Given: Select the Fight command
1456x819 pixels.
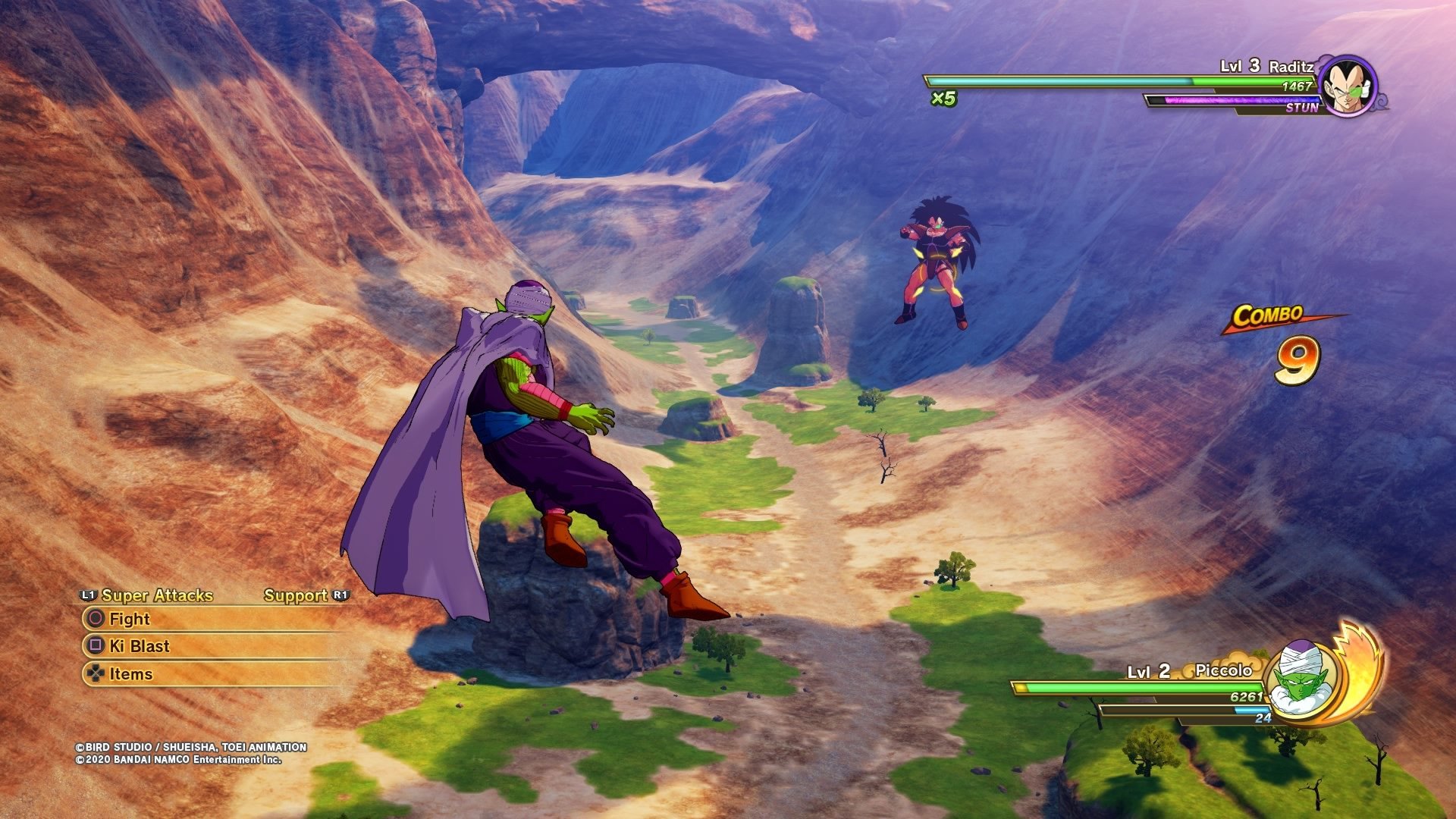Looking at the screenshot, I should pyautogui.click(x=130, y=619).
